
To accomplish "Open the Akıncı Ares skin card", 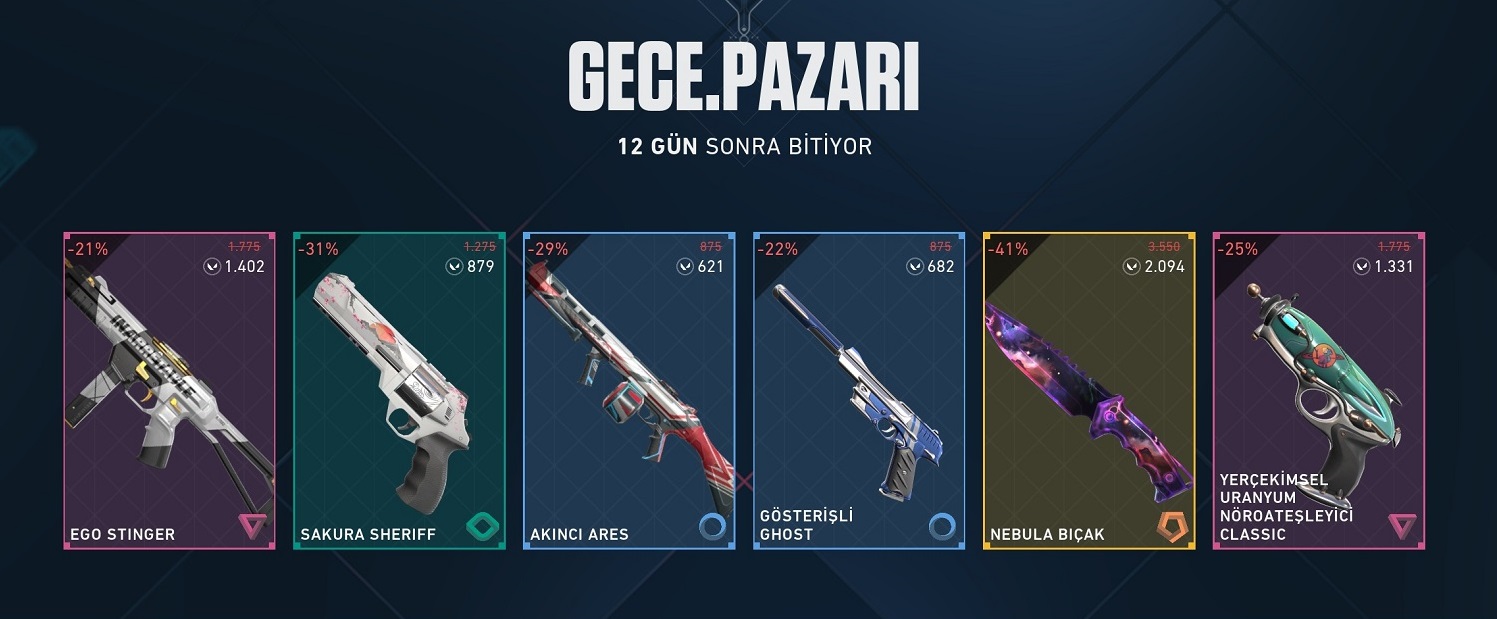I will click(629, 391).
